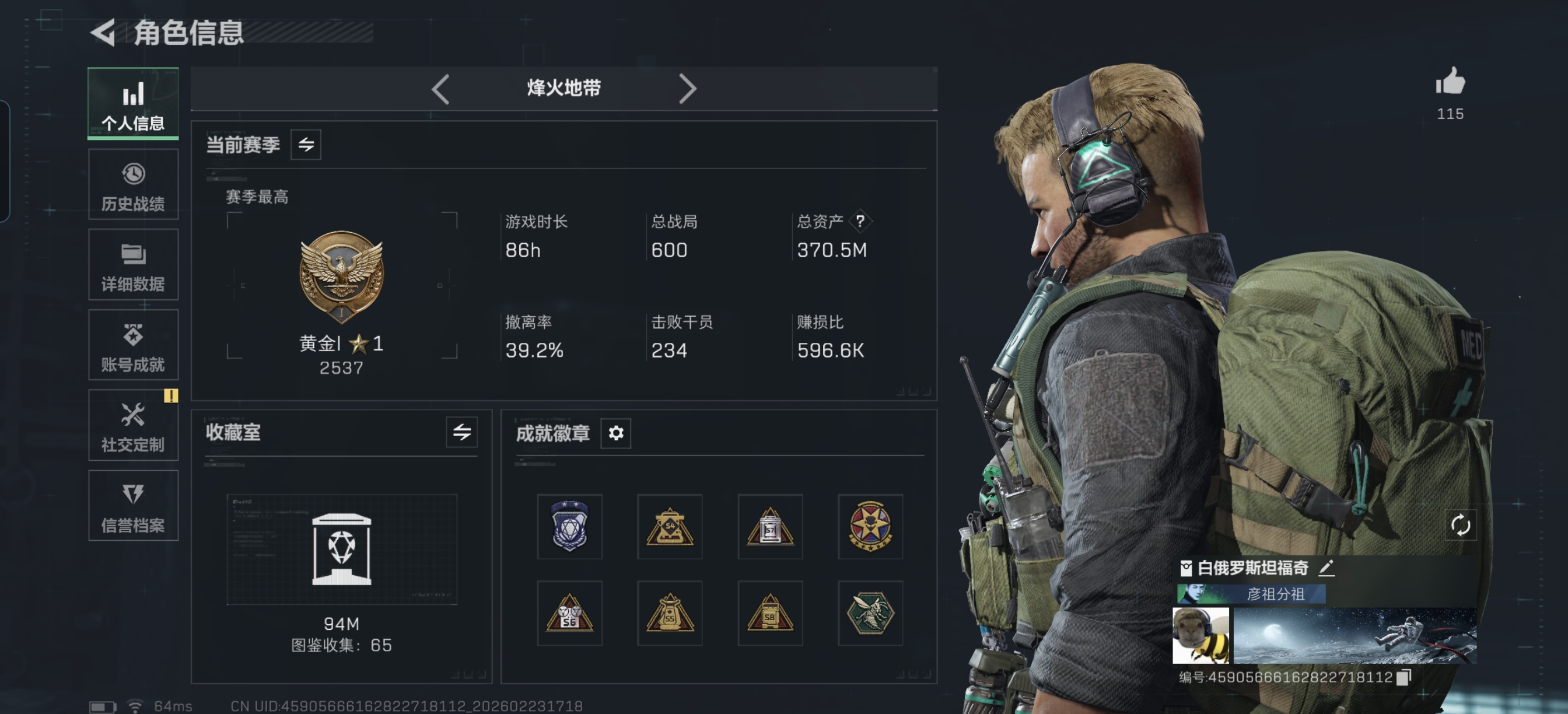Toggle the 收藏室 swap button

pyautogui.click(x=461, y=432)
